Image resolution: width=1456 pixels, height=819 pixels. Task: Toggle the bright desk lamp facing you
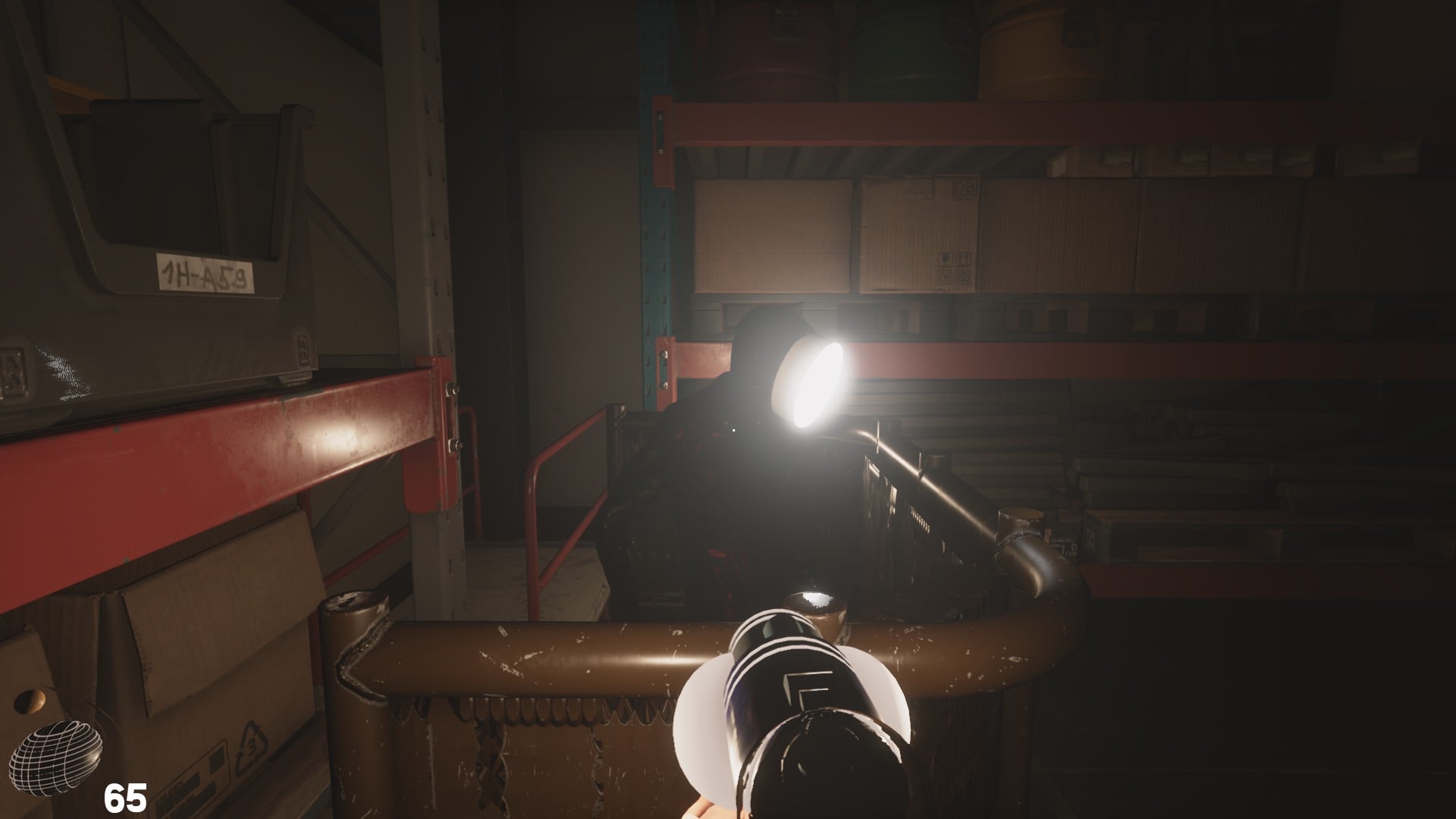click(x=808, y=383)
